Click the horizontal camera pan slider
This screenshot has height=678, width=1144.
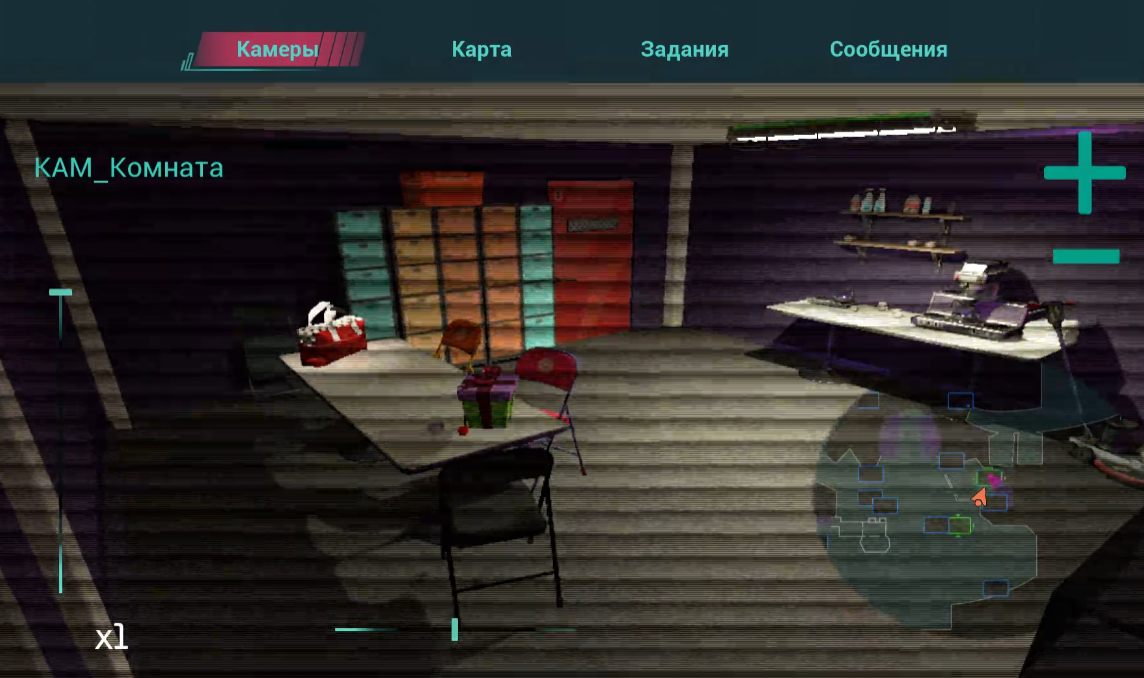455,629
